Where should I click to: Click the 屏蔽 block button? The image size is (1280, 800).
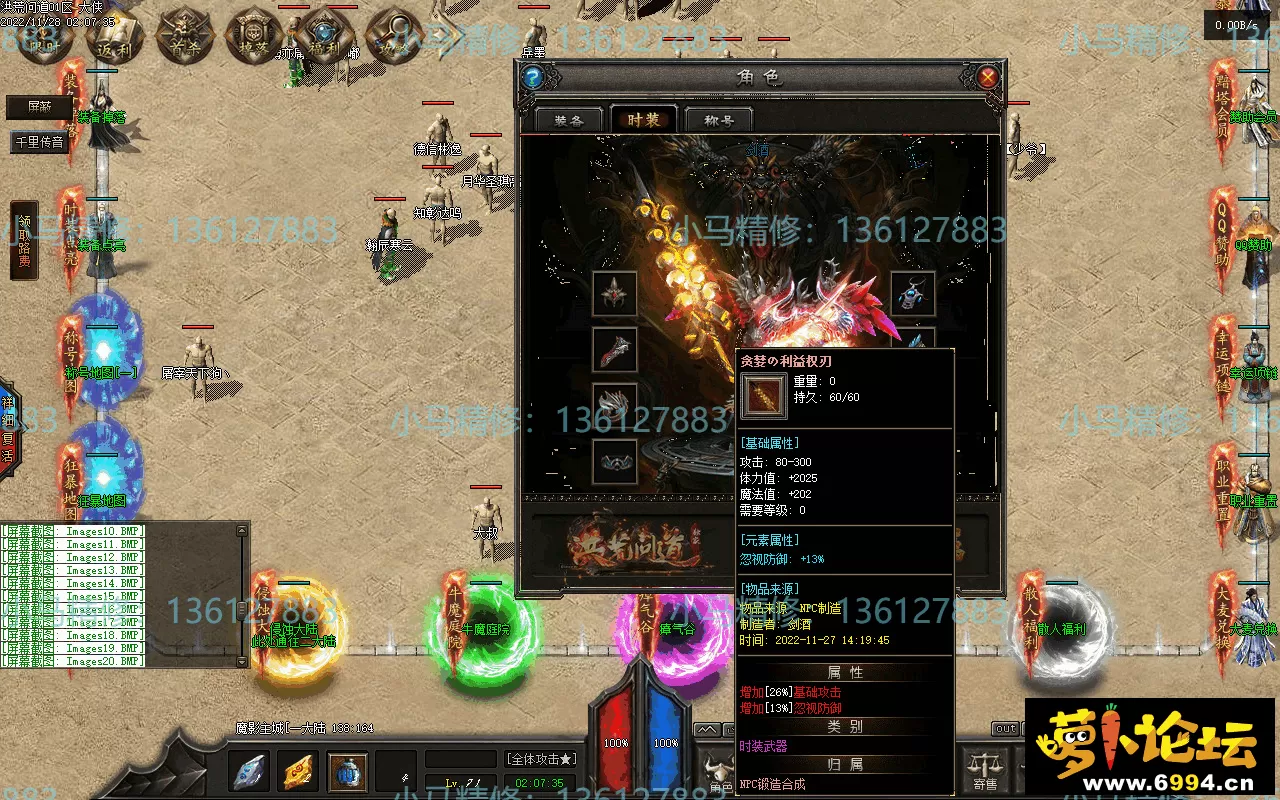[x=40, y=107]
